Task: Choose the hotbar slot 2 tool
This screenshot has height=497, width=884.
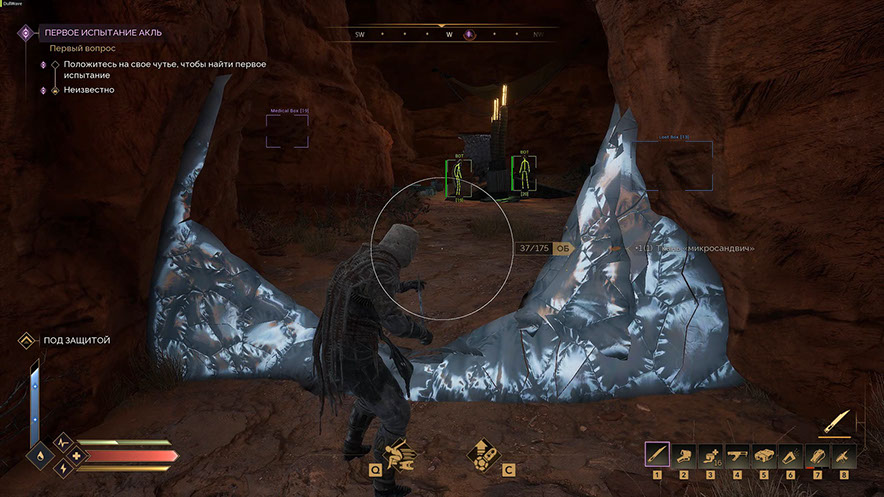Action: click(x=684, y=455)
